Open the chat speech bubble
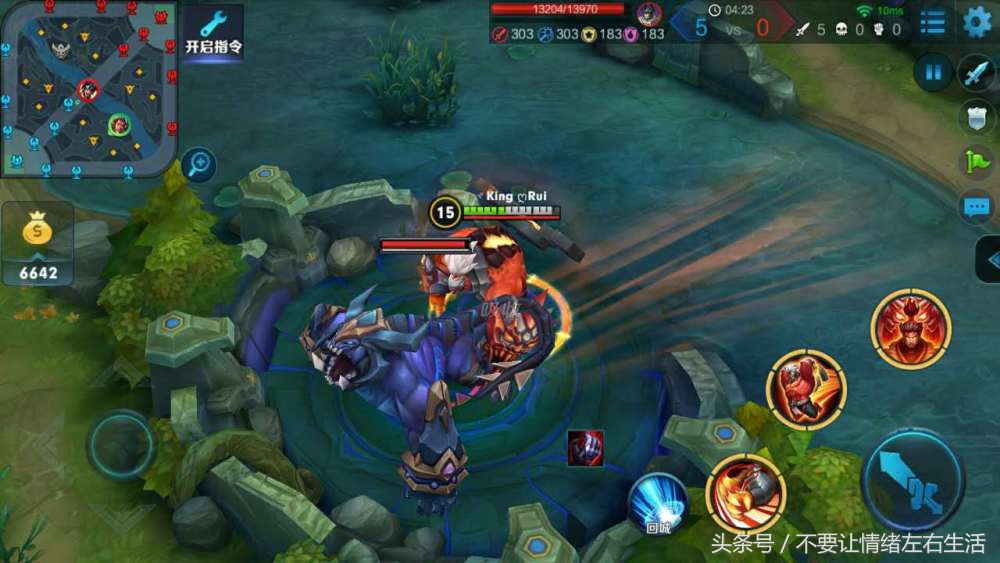Screen dimensions: 1000x563 point(975,207)
